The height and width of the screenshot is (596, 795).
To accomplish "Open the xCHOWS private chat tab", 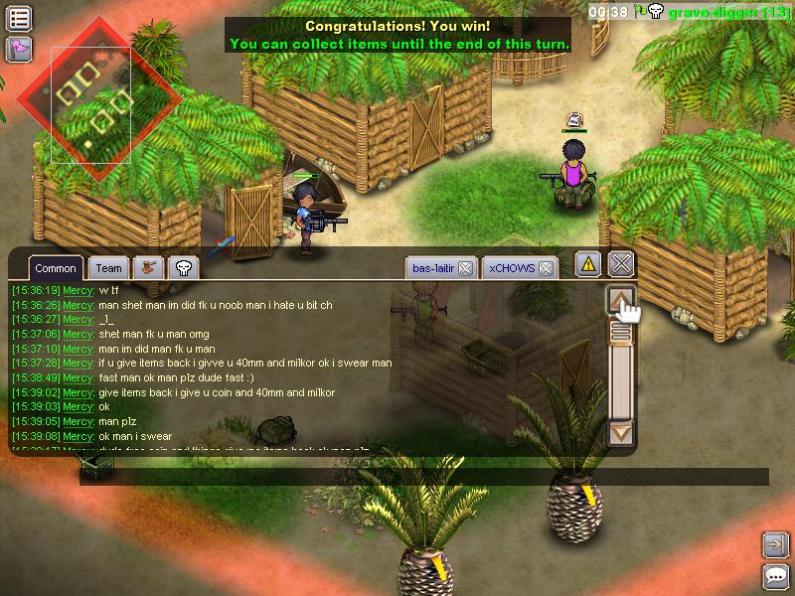I will tap(512, 268).
